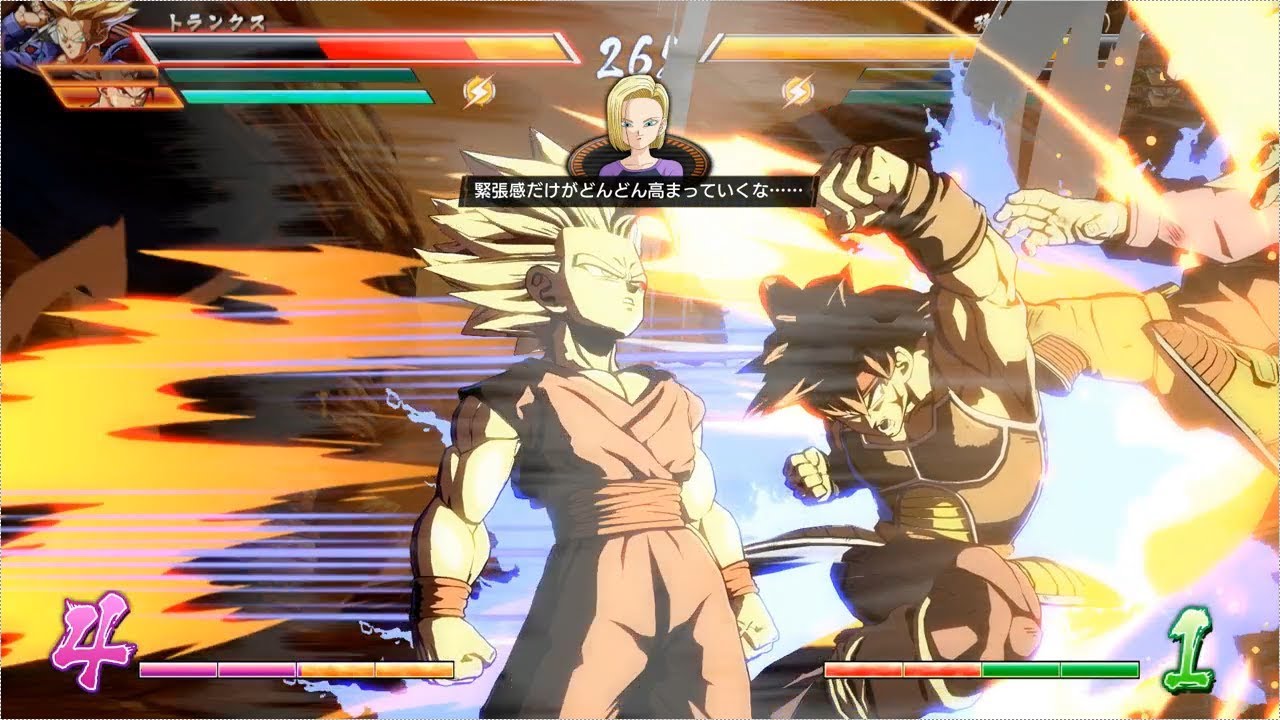Click the lightning Sparking icon on Trunks' side

tap(480, 91)
